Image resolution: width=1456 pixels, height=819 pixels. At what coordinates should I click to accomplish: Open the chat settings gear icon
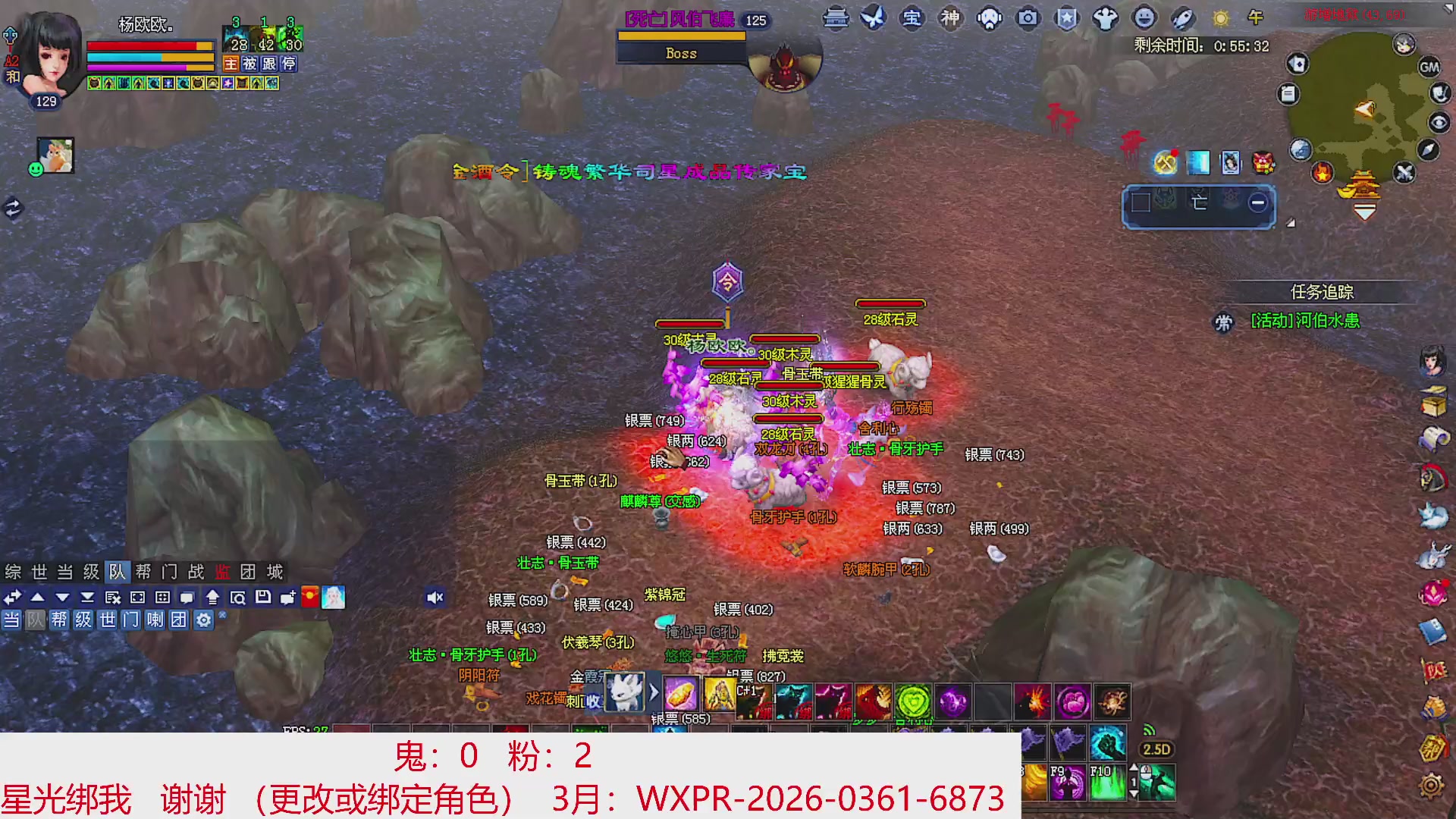coord(205,620)
